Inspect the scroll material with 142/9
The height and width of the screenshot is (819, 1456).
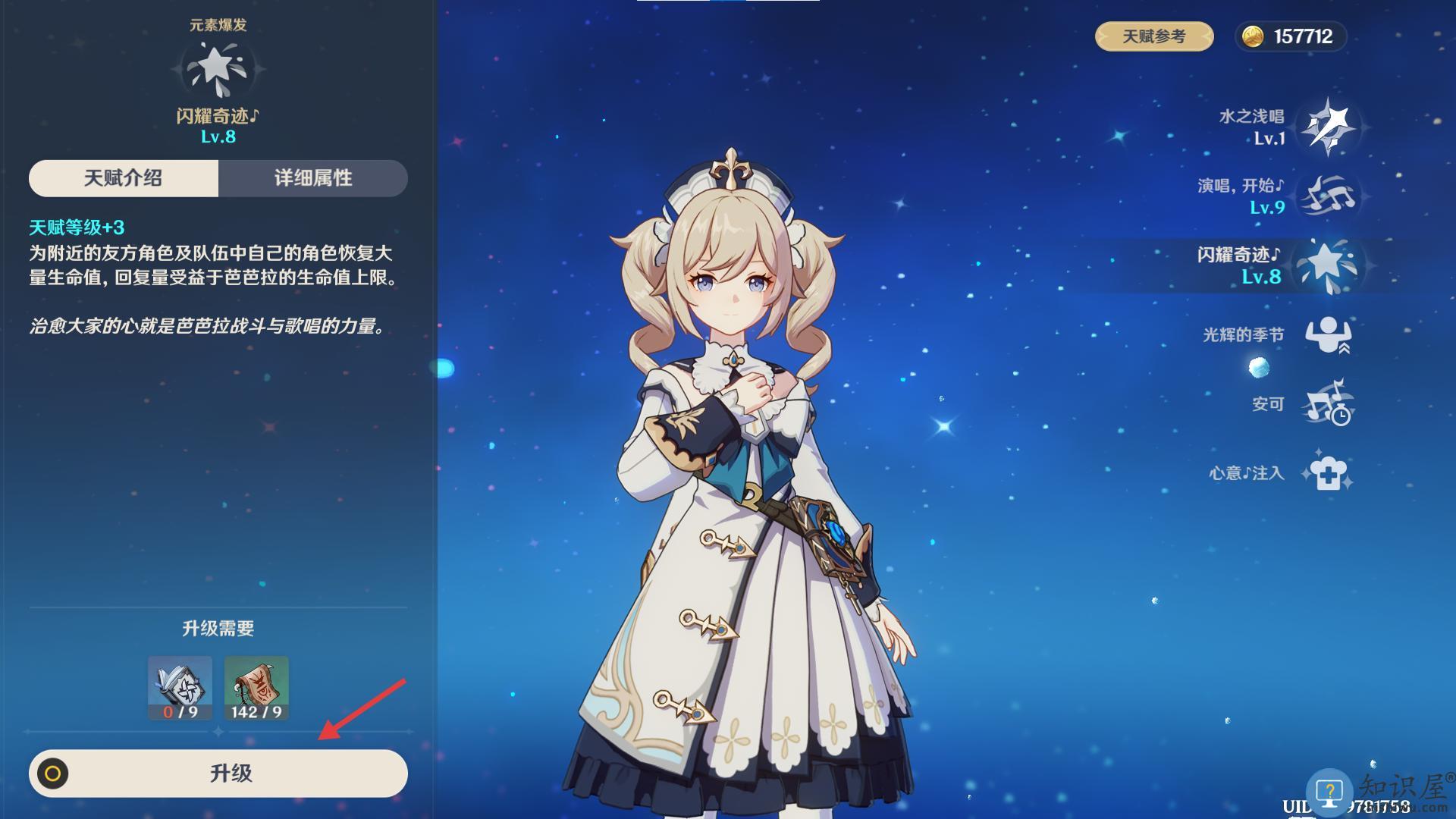point(256,688)
